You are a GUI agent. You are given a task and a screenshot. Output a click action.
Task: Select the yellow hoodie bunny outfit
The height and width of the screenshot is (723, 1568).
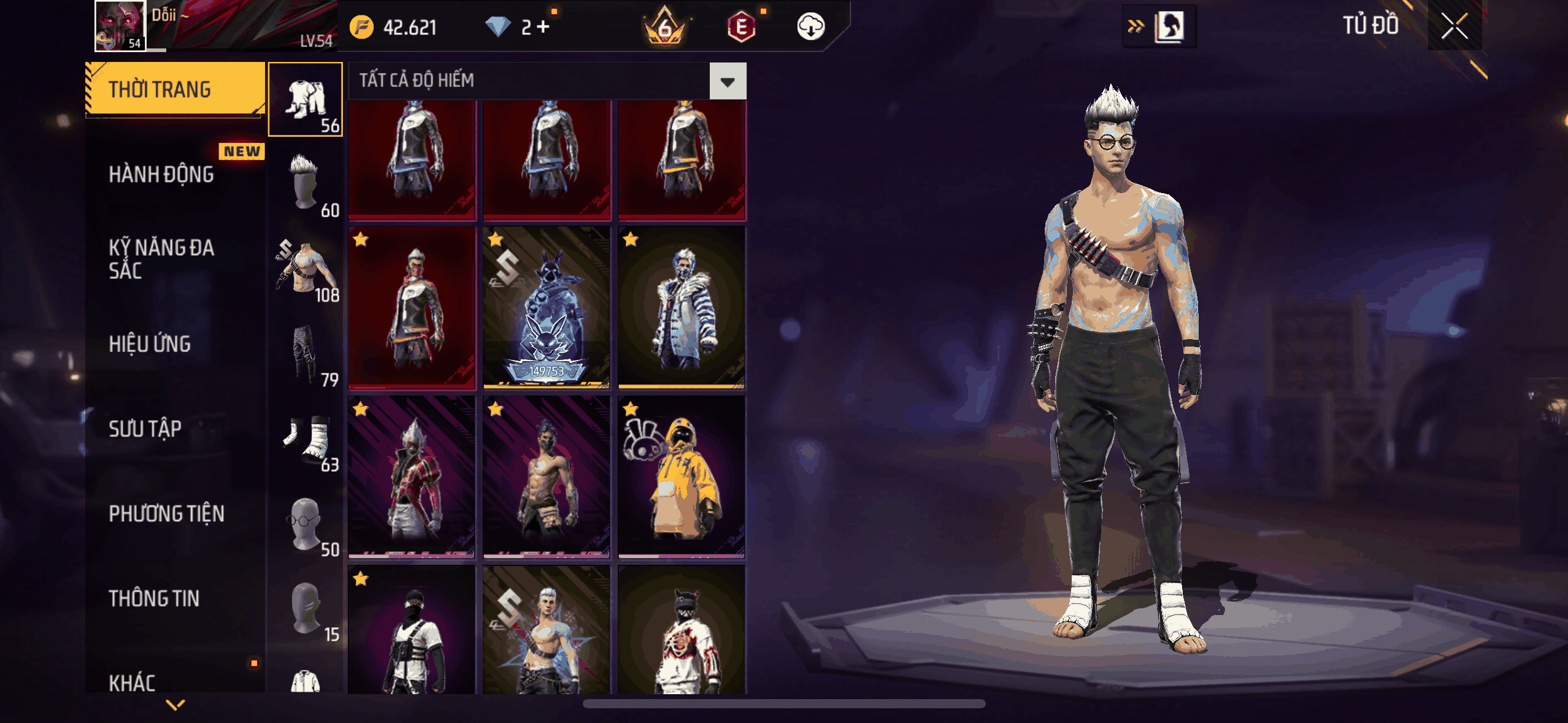pyautogui.click(x=682, y=476)
